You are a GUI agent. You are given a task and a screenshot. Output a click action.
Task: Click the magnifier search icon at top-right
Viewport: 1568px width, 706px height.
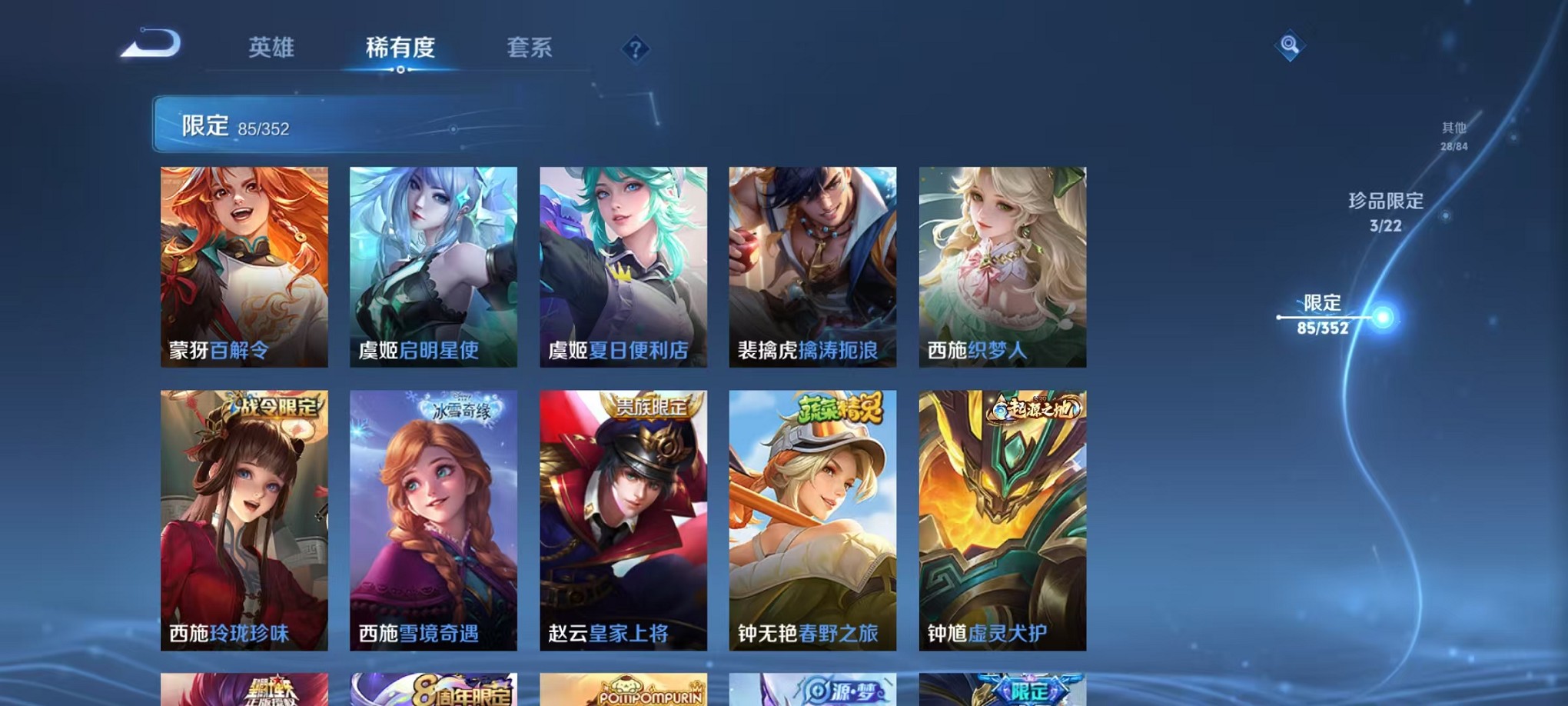pyautogui.click(x=1290, y=46)
